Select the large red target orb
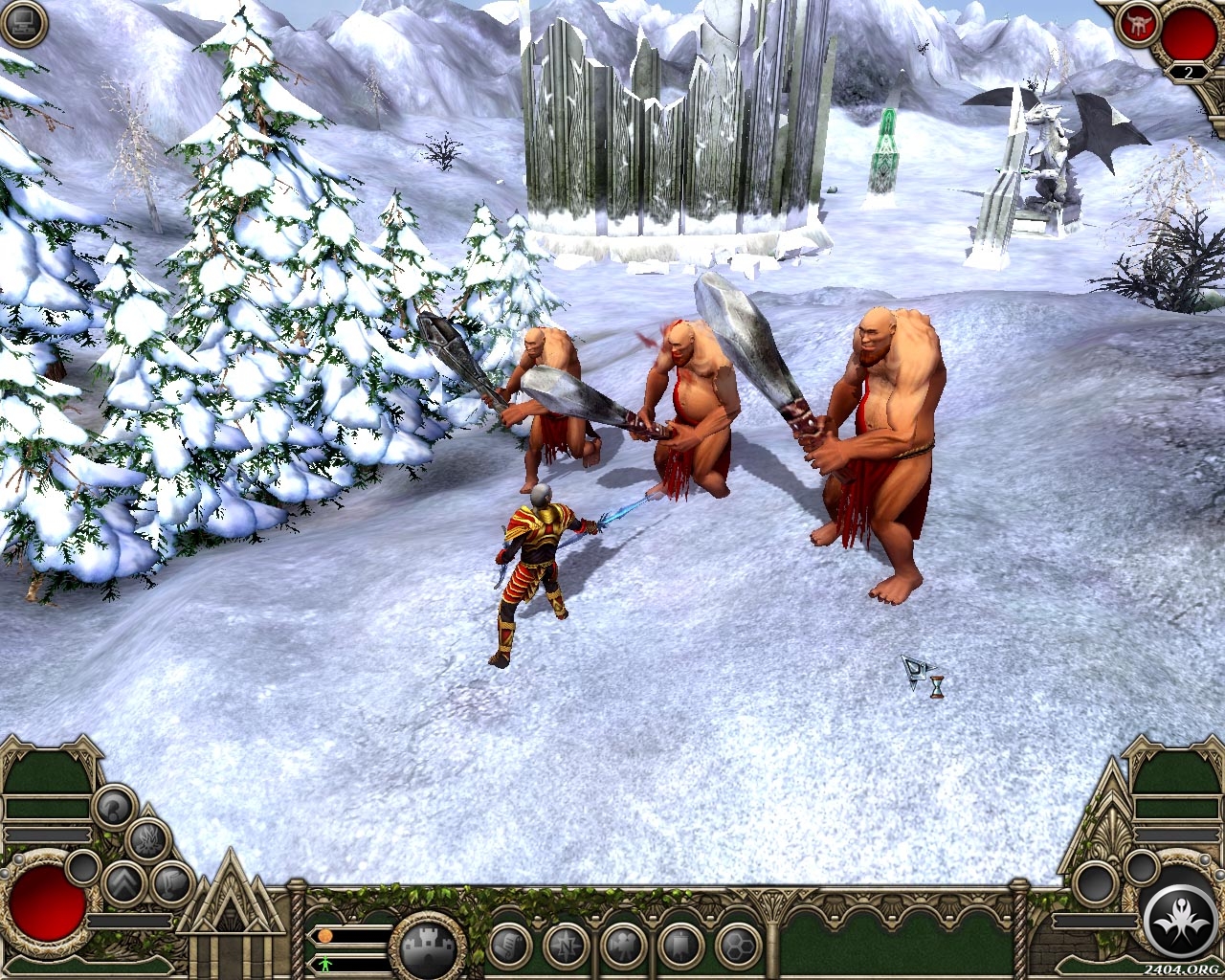Image resolution: width=1225 pixels, height=980 pixels. (x=1188, y=33)
